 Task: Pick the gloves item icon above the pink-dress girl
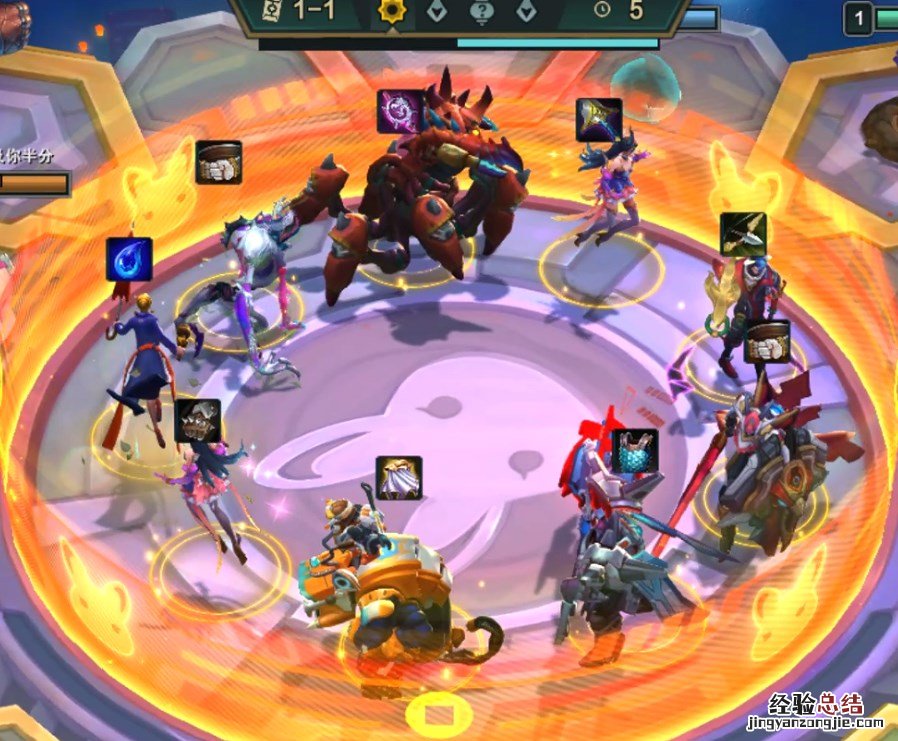(x=198, y=421)
